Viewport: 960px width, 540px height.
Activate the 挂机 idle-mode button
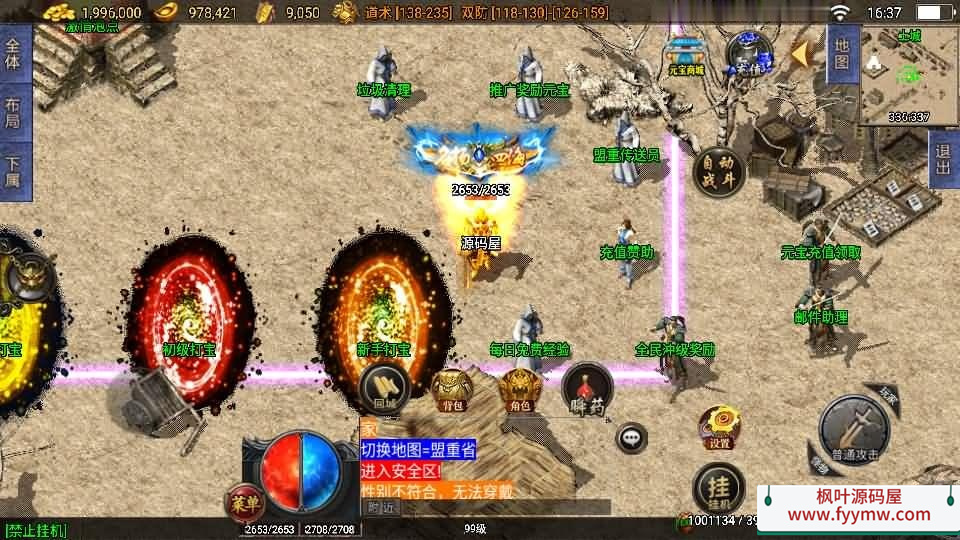(x=718, y=487)
